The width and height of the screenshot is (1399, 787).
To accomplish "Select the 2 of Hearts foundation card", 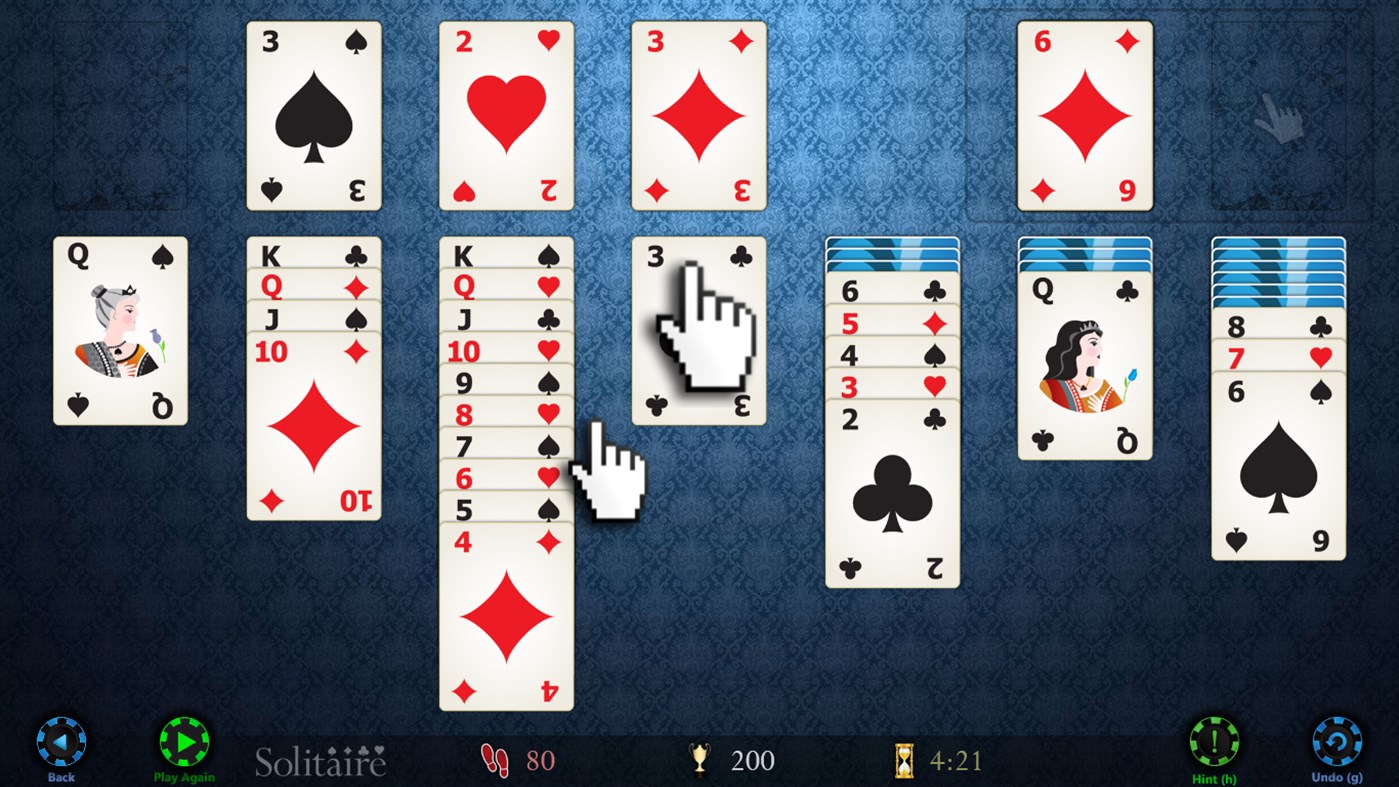I will [x=506, y=115].
